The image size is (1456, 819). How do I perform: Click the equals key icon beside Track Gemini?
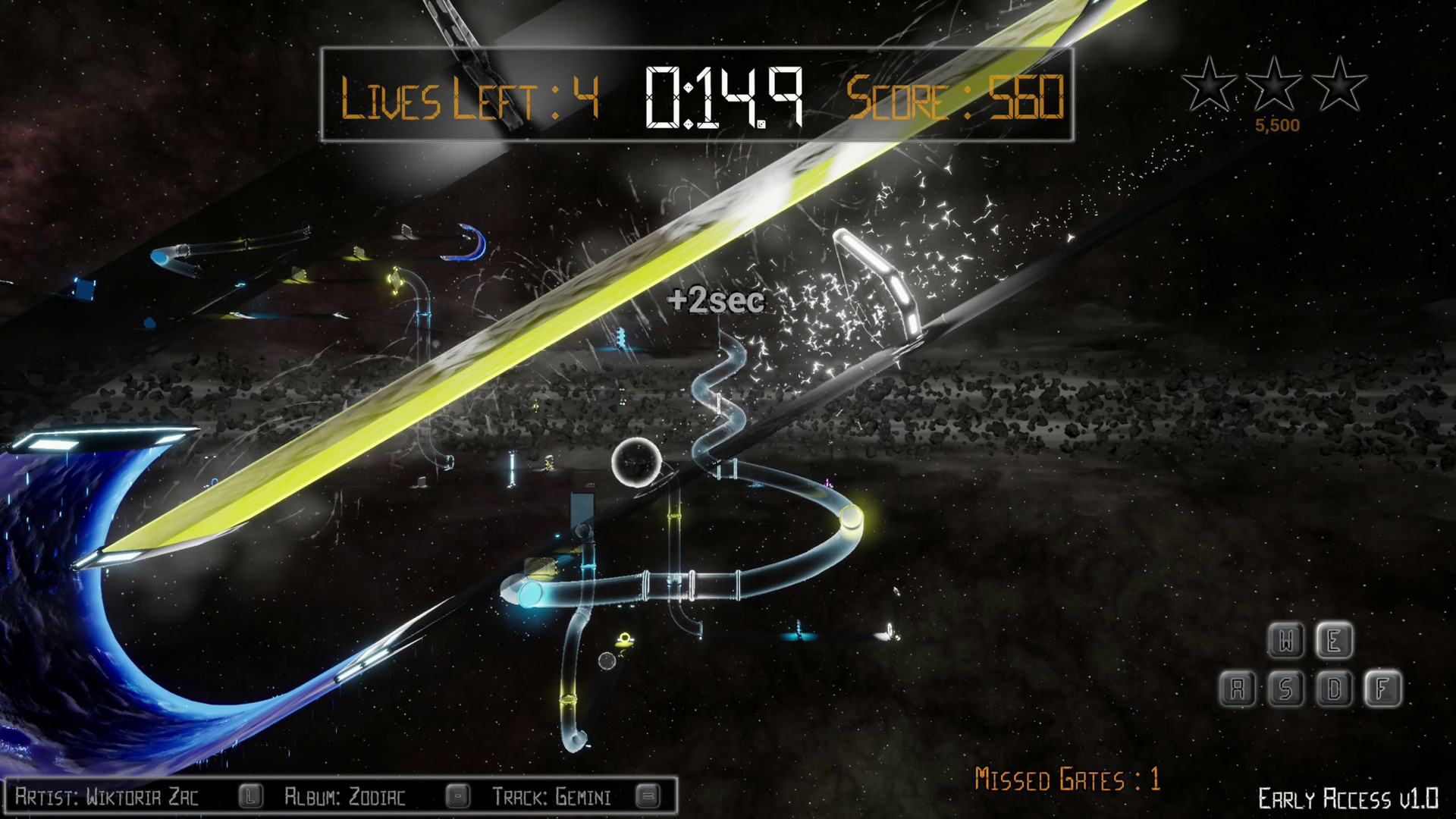(648, 796)
